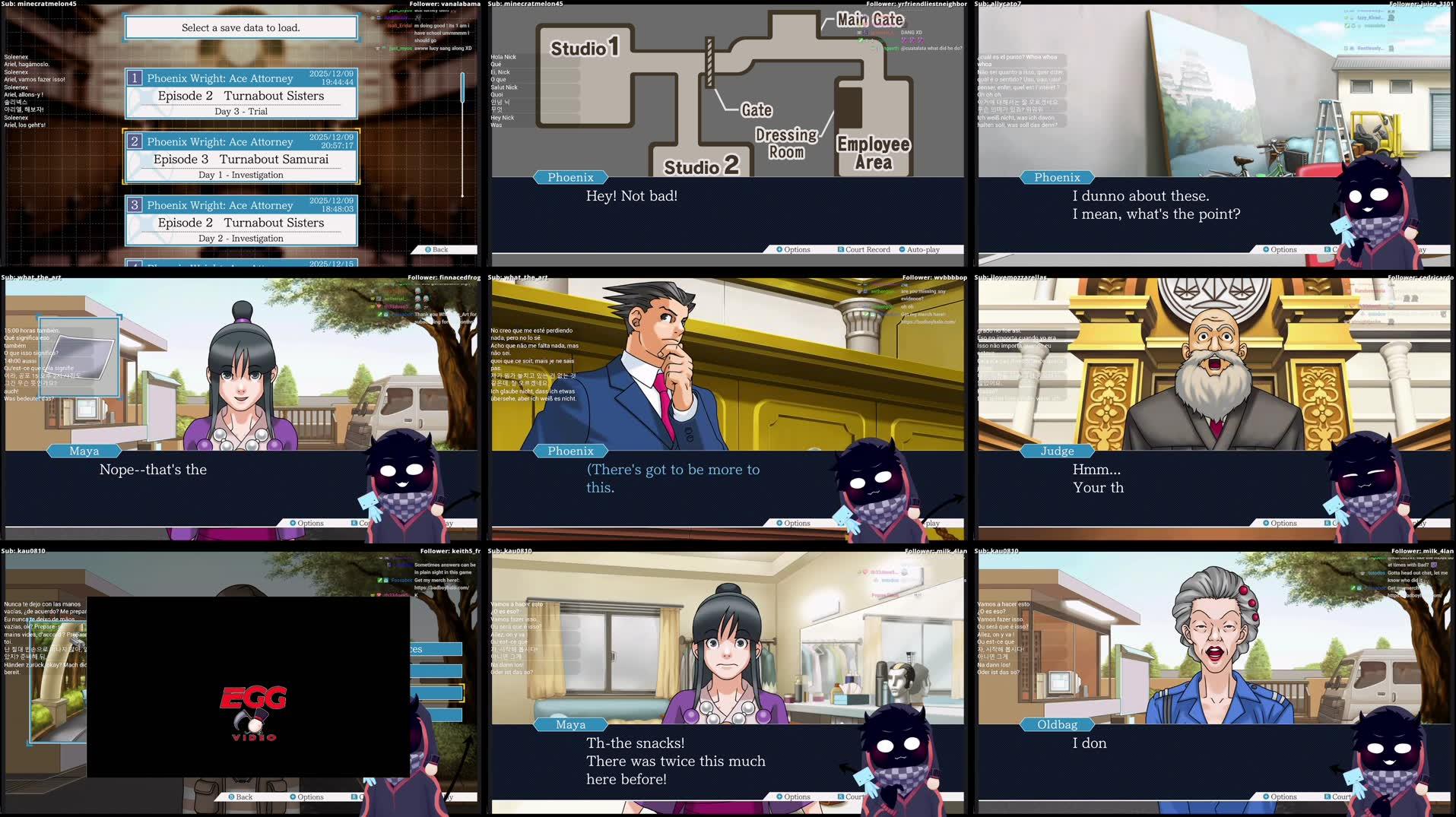The width and height of the screenshot is (1456, 817).
Task: Select Studio 1 on the studio map
Action: tap(585, 49)
